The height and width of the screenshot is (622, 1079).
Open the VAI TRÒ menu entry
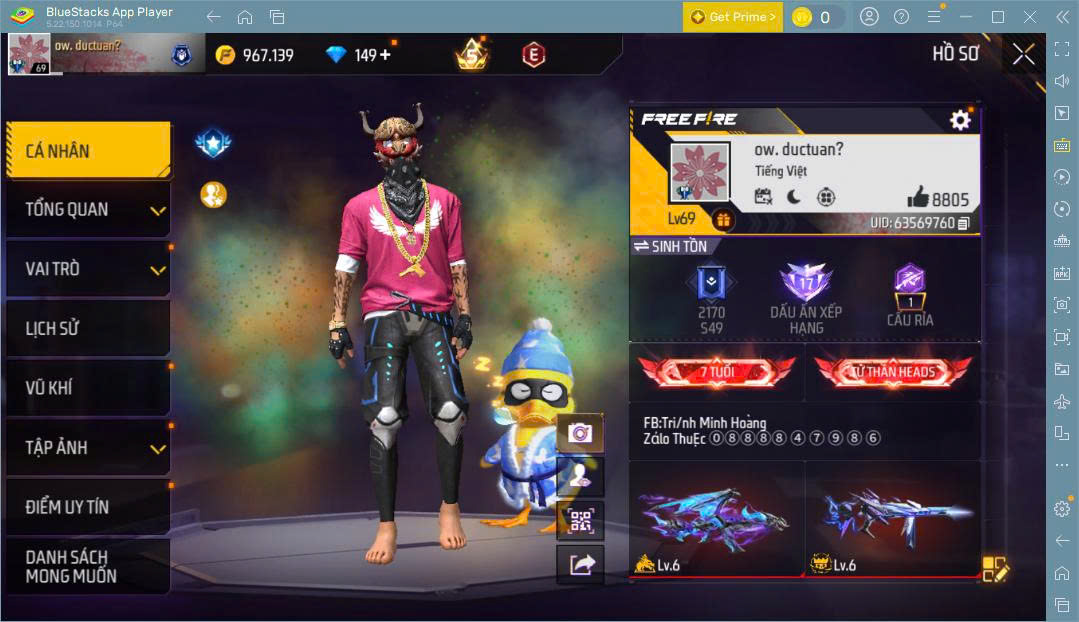point(88,269)
